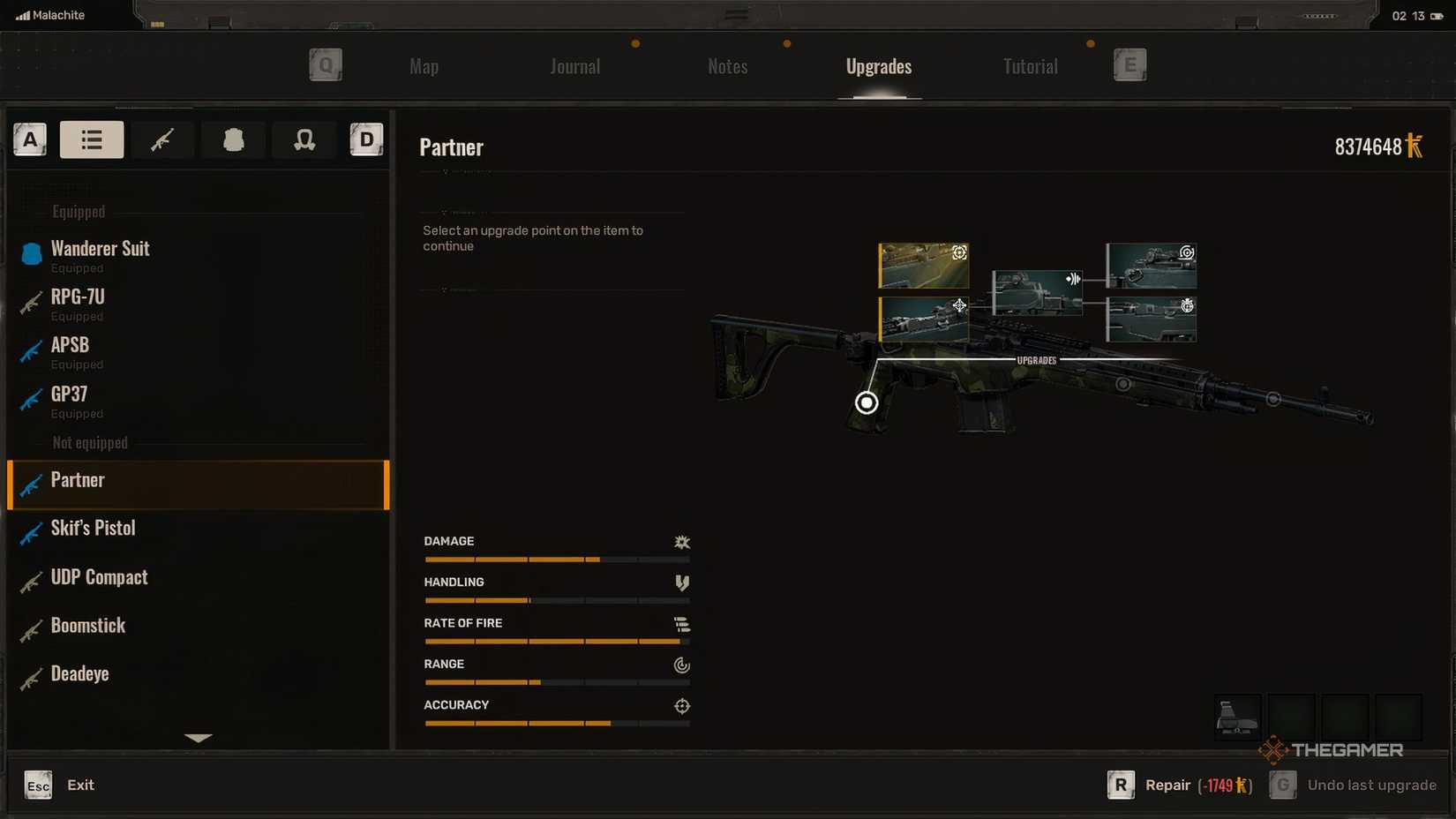Viewport: 1456px width, 819px height.
Task: Select the gas mask filter icon
Action: (304, 139)
